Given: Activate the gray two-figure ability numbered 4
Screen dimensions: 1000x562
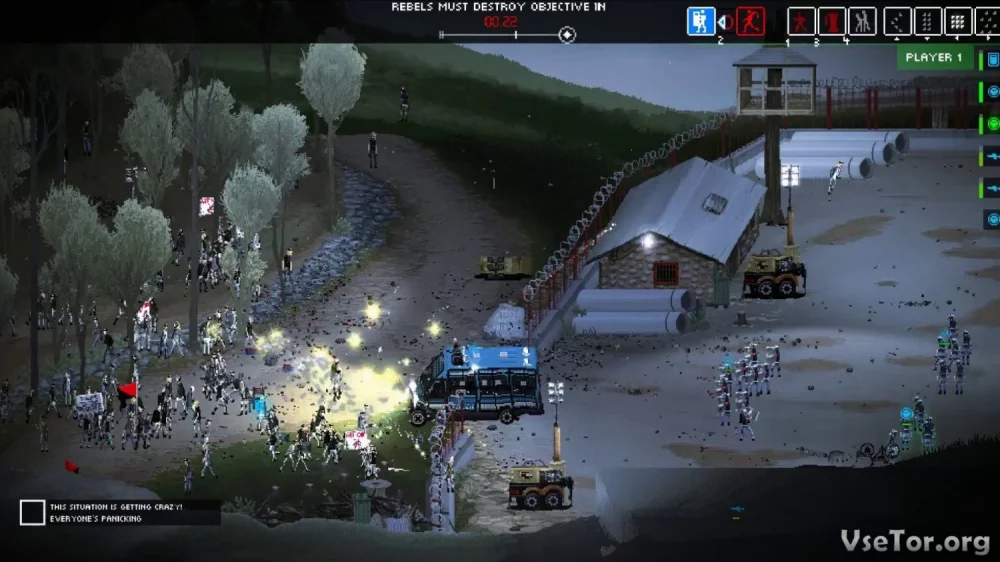Looking at the screenshot, I should point(862,21).
